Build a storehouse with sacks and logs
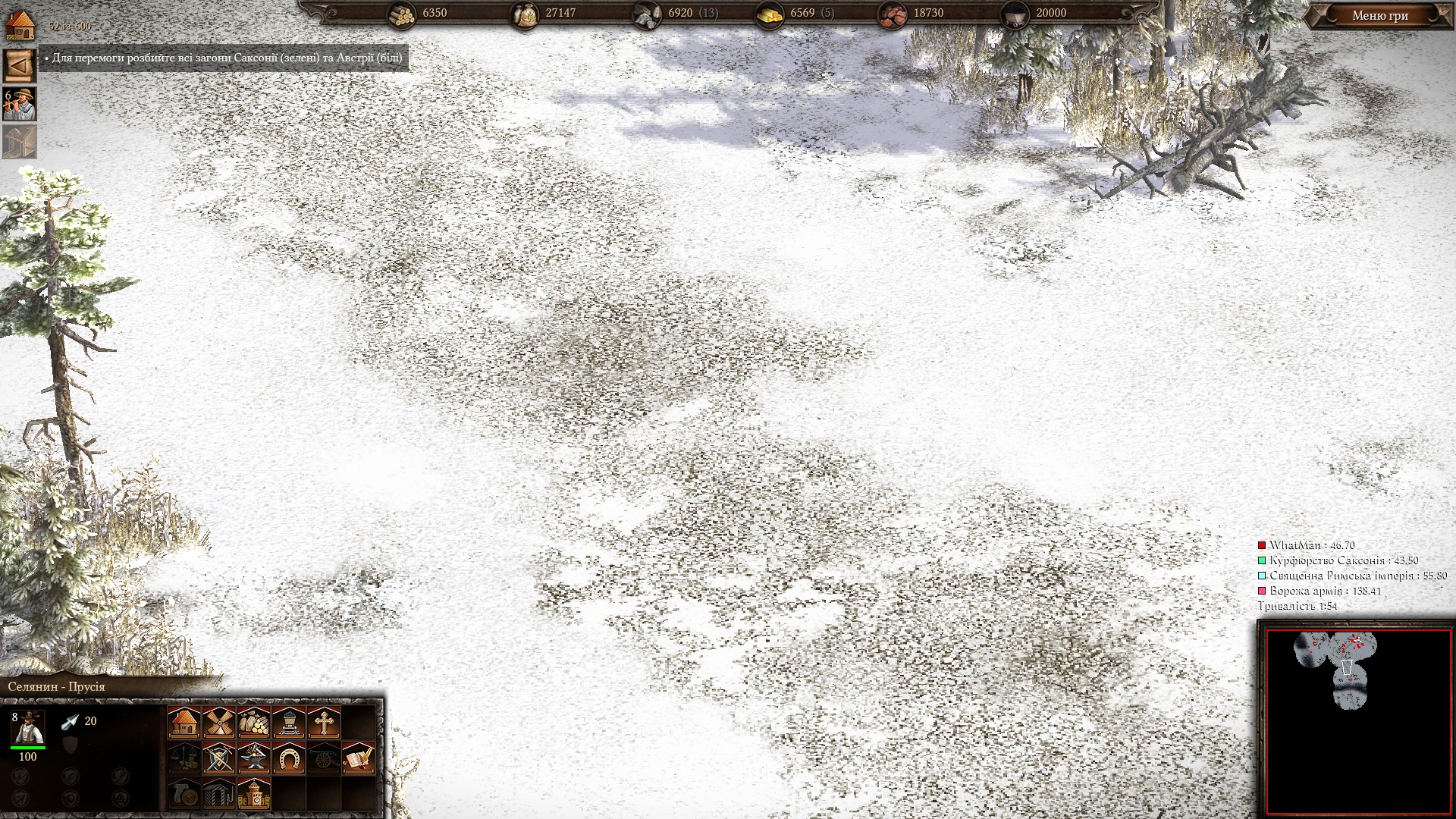The height and width of the screenshot is (819, 1456). pyautogui.click(x=253, y=723)
